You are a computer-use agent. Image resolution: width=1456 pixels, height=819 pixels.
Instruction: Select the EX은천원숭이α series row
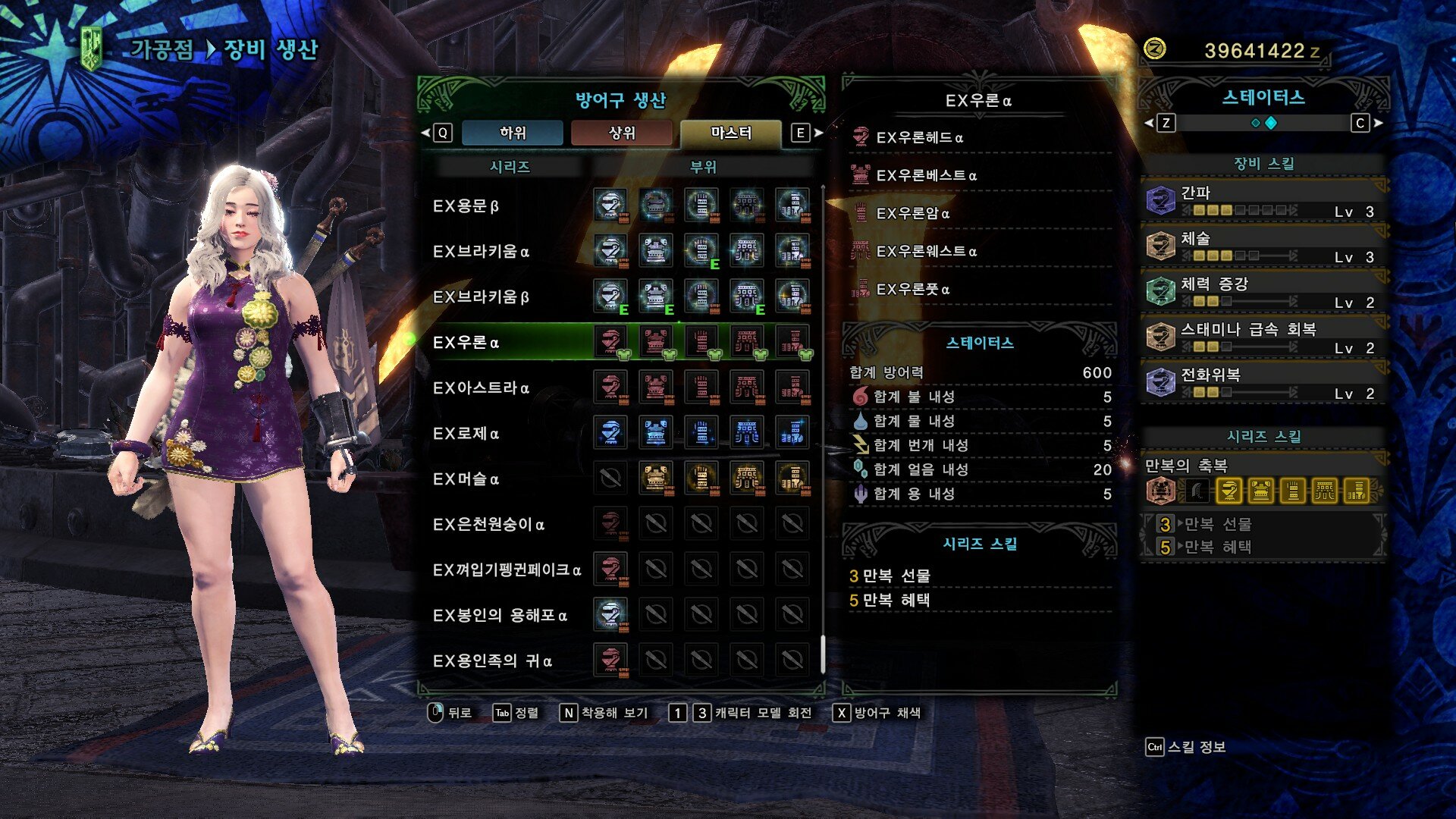(488, 525)
